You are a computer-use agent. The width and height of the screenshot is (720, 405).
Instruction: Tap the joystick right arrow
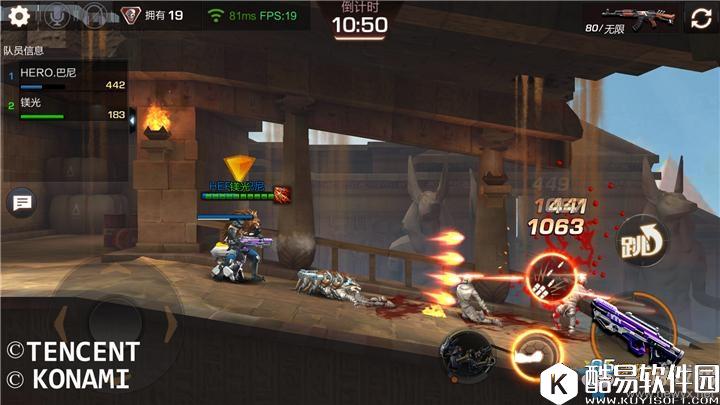(x=169, y=325)
